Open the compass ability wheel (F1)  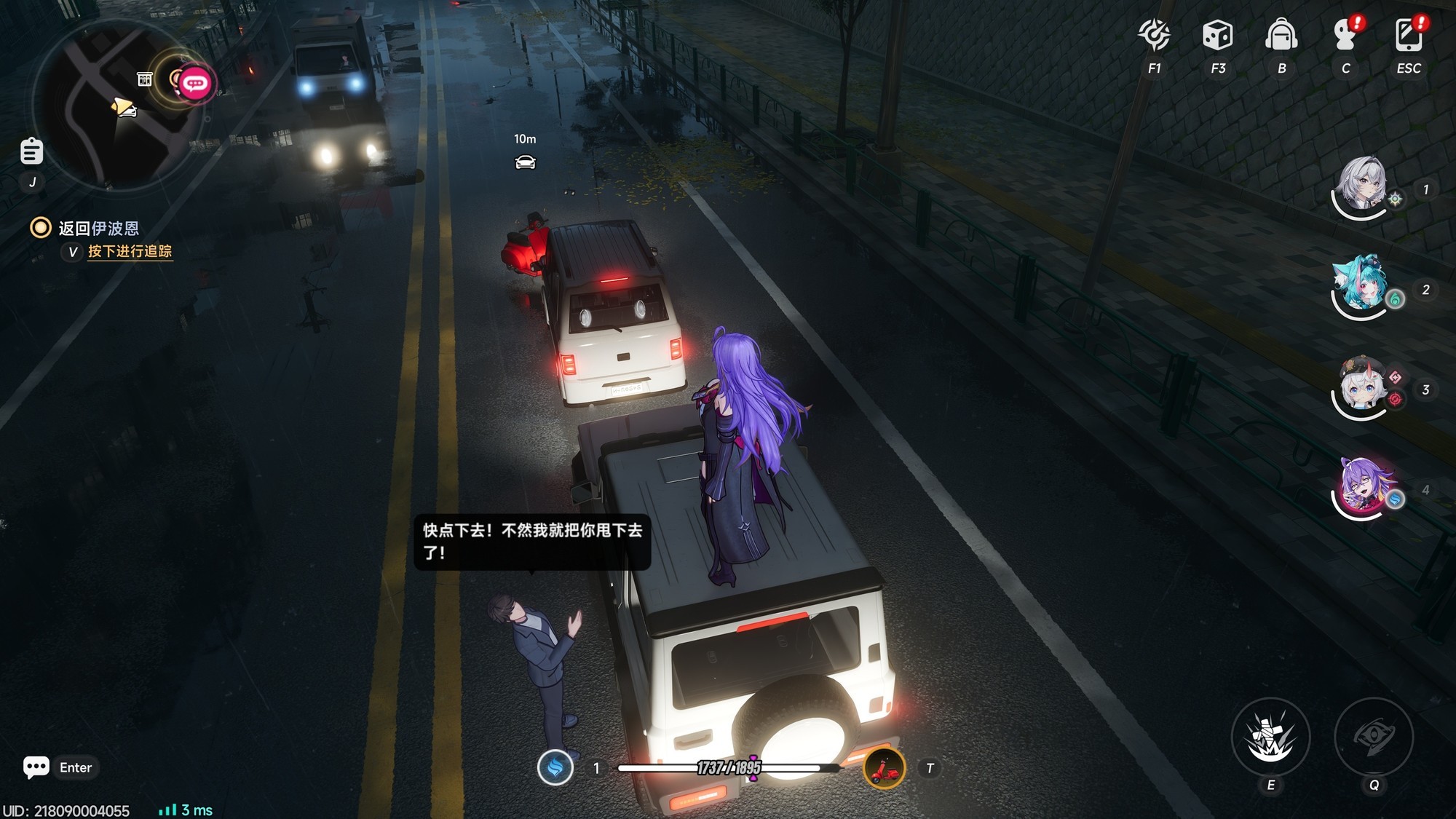coord(1154,33)
